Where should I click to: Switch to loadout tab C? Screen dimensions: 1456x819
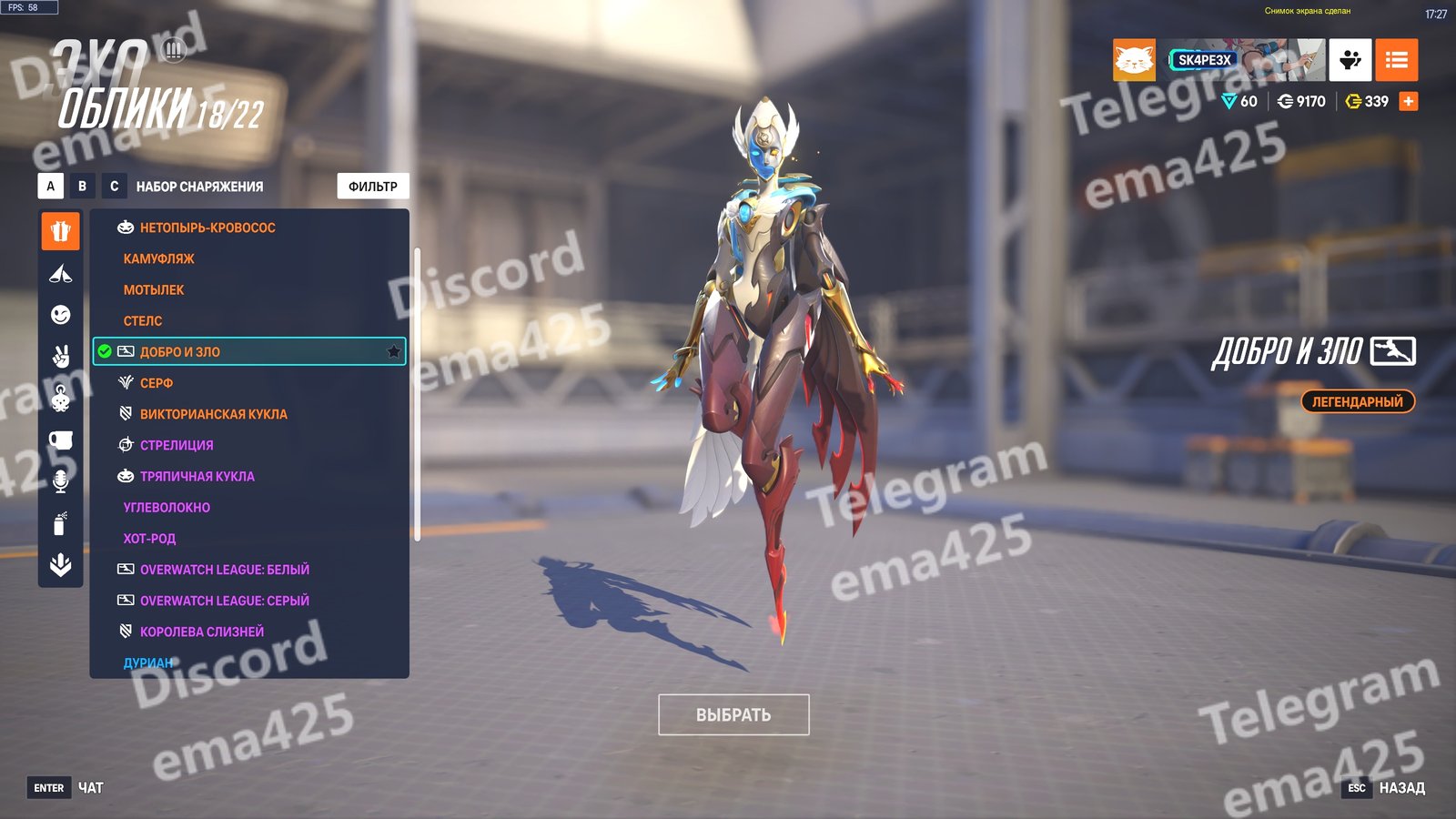[x=114, y=187]
